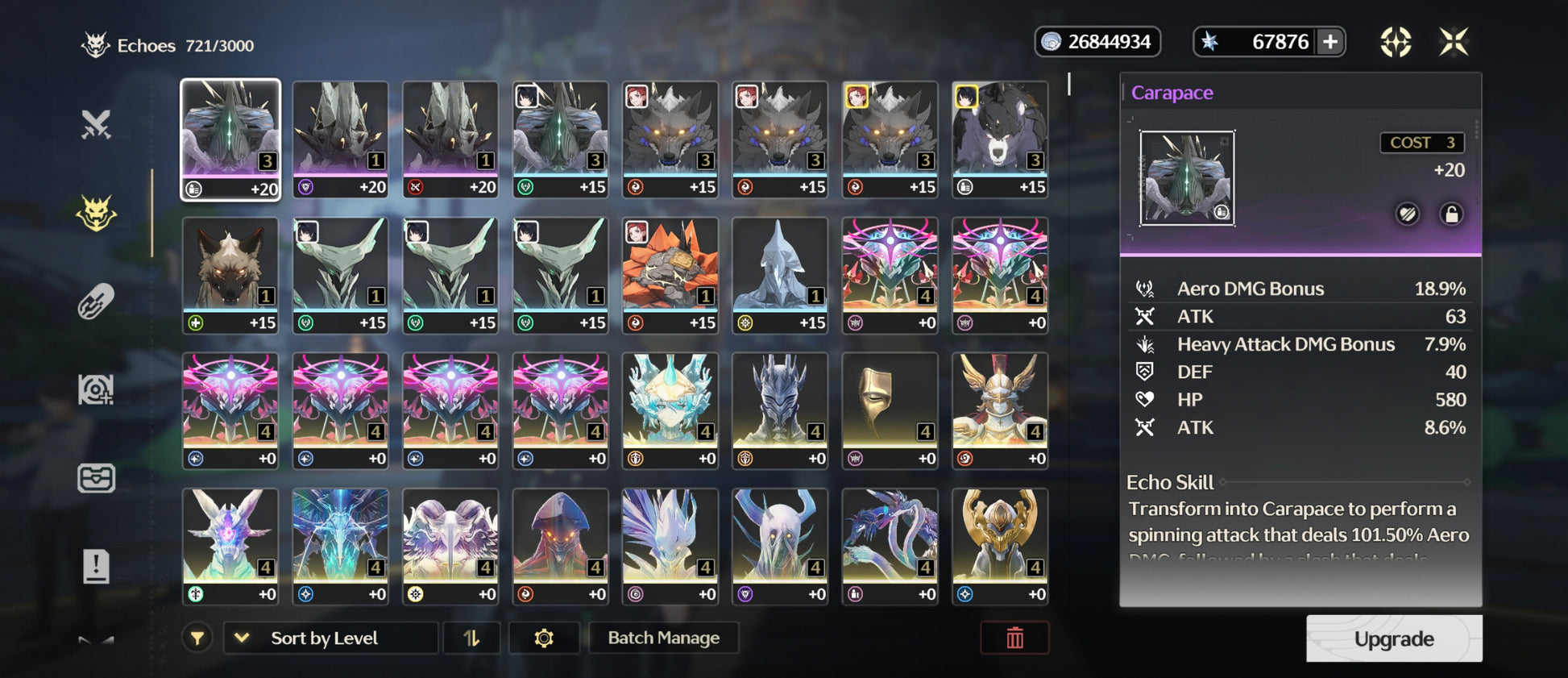
Task: Select the dark horned knight helmet echo
Action: coord(780,410)
